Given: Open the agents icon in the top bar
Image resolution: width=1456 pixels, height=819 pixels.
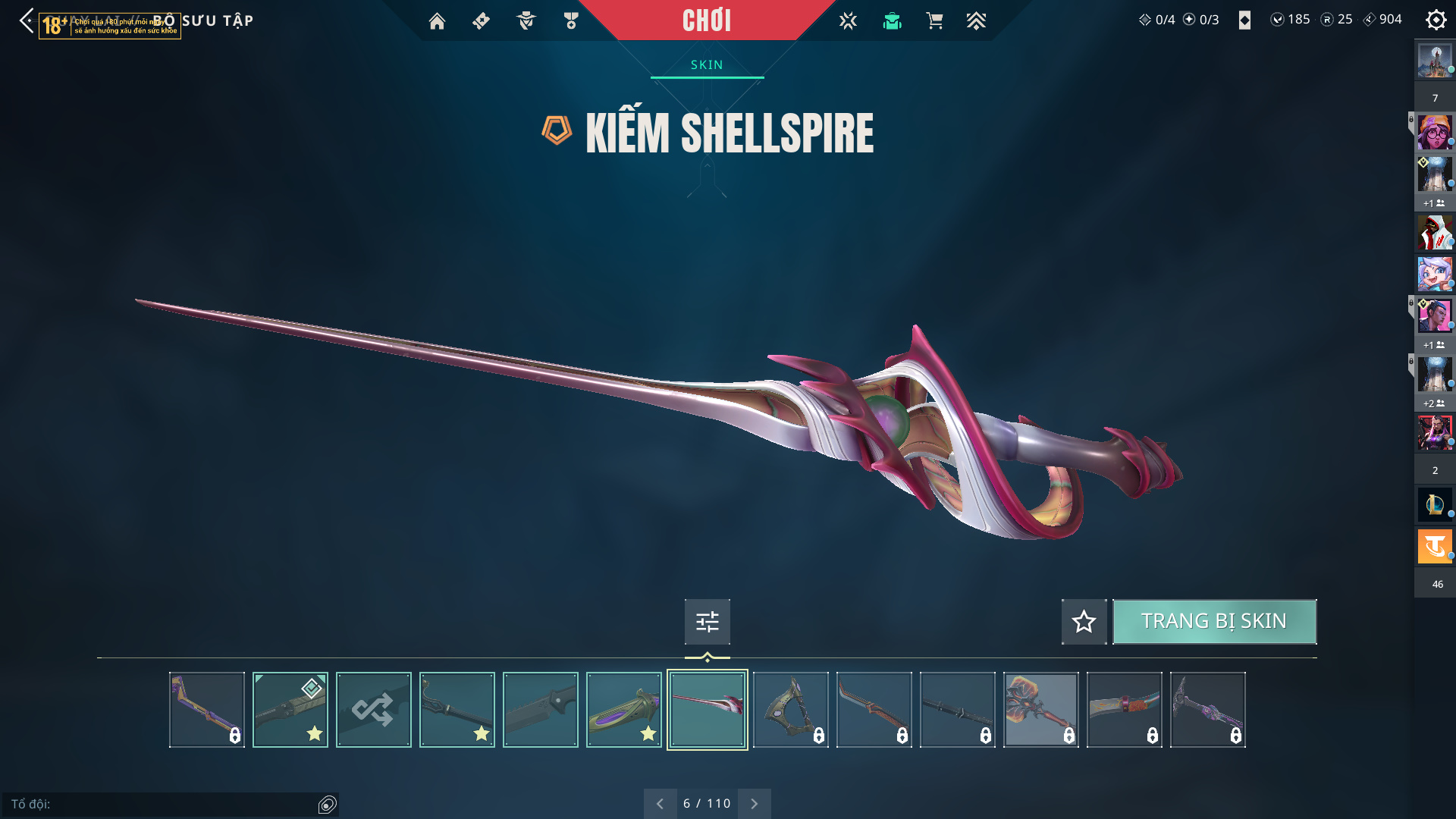Looking at the screenshot, I should (526, 21).
